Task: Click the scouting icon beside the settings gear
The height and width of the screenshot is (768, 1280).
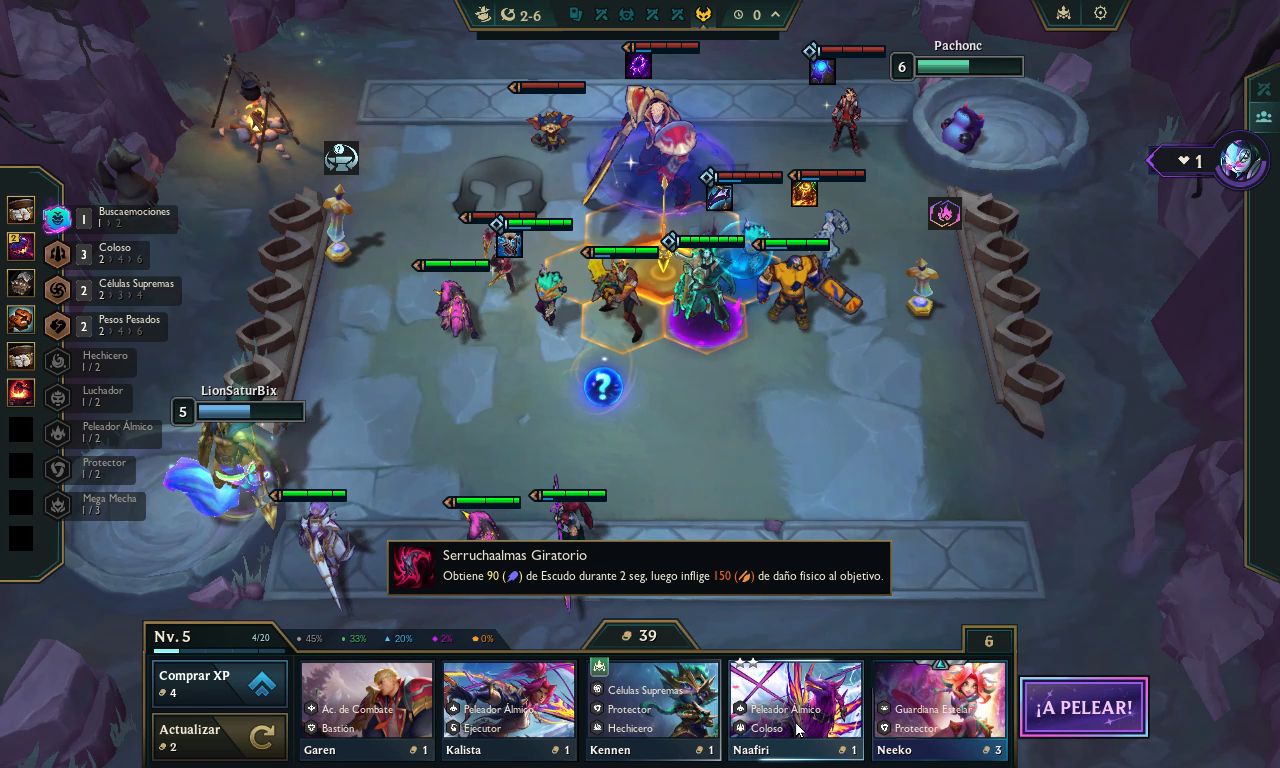Action: click(1062, 14)
